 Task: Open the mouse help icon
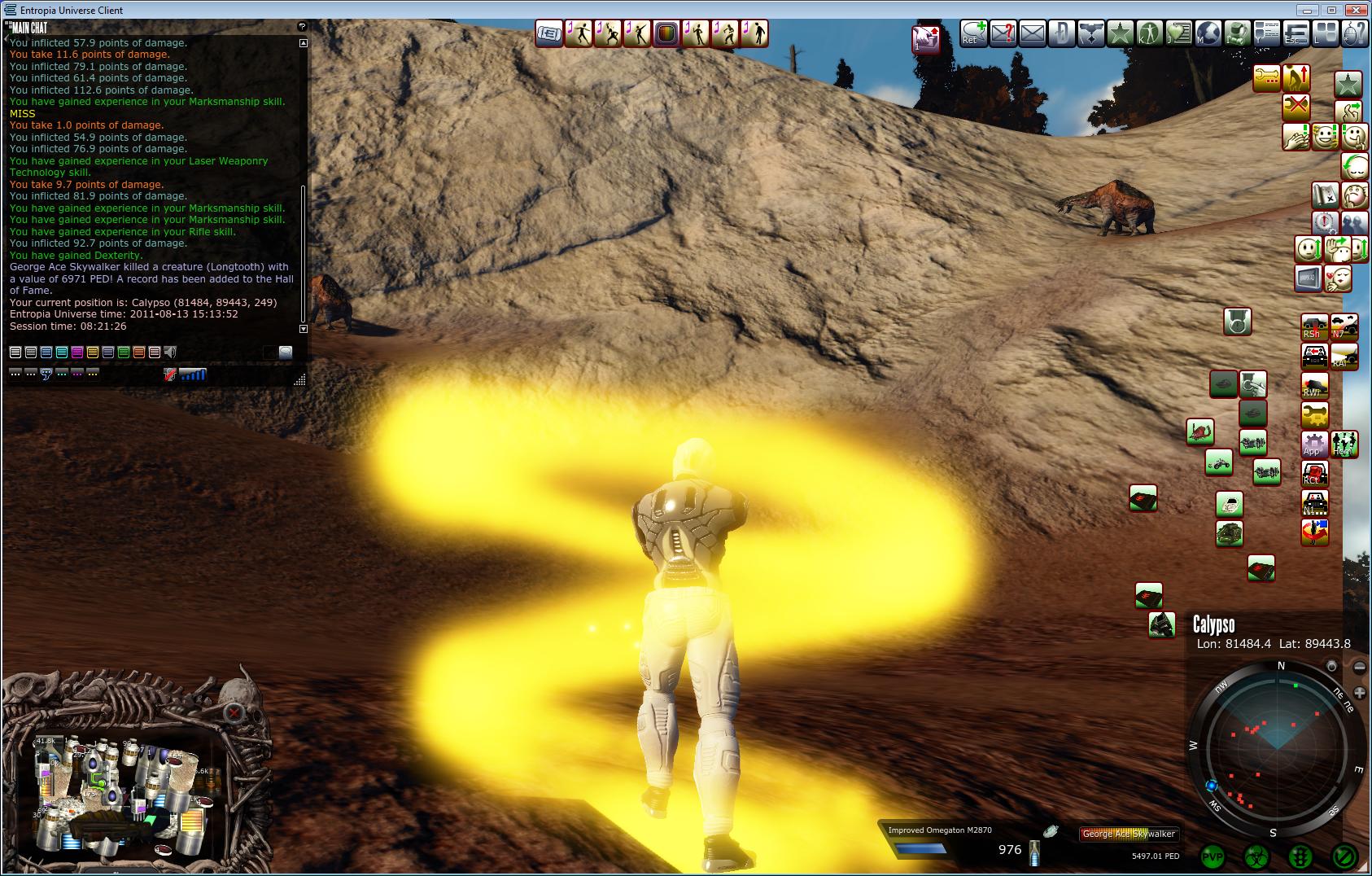[1352, 34]
